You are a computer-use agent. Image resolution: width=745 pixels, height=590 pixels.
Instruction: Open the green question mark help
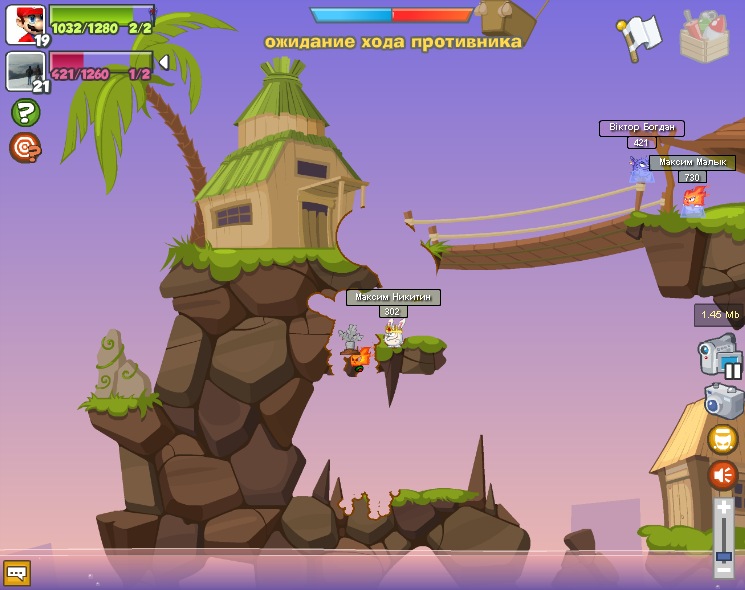coord(25,112)
